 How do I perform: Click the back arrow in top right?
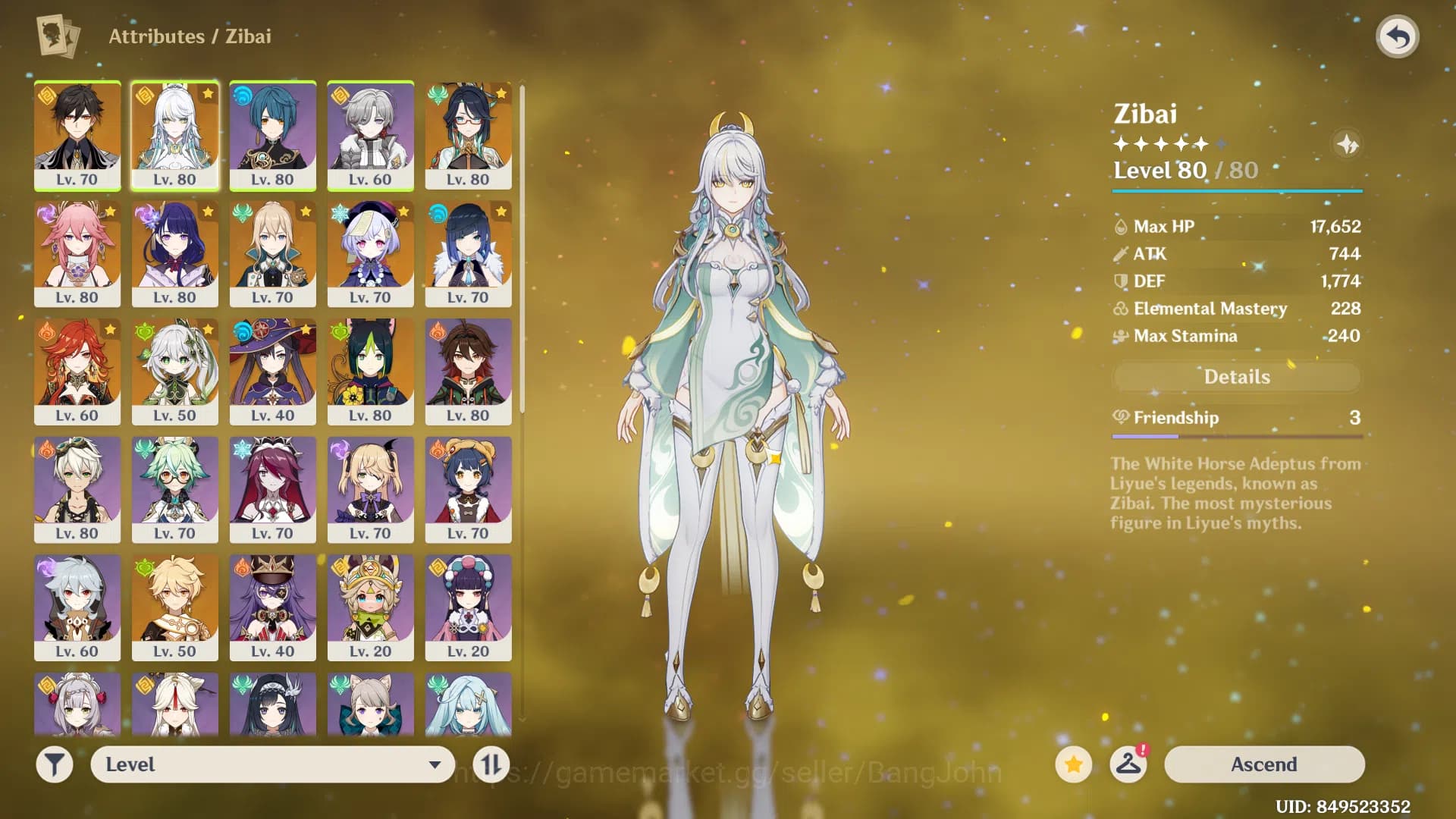(1398, 34)
